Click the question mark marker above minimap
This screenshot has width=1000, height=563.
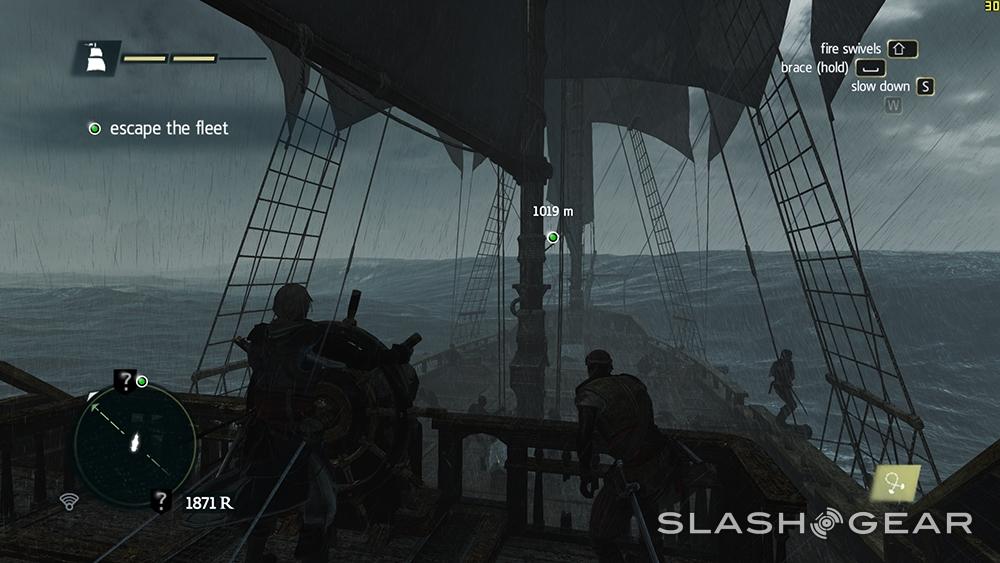coord(124,380)
